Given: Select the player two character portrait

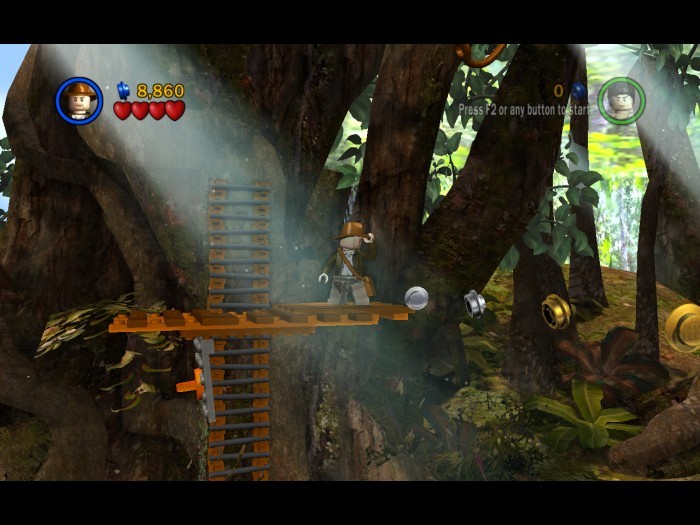Looking at the screenshot, I should tap(620, 100).
